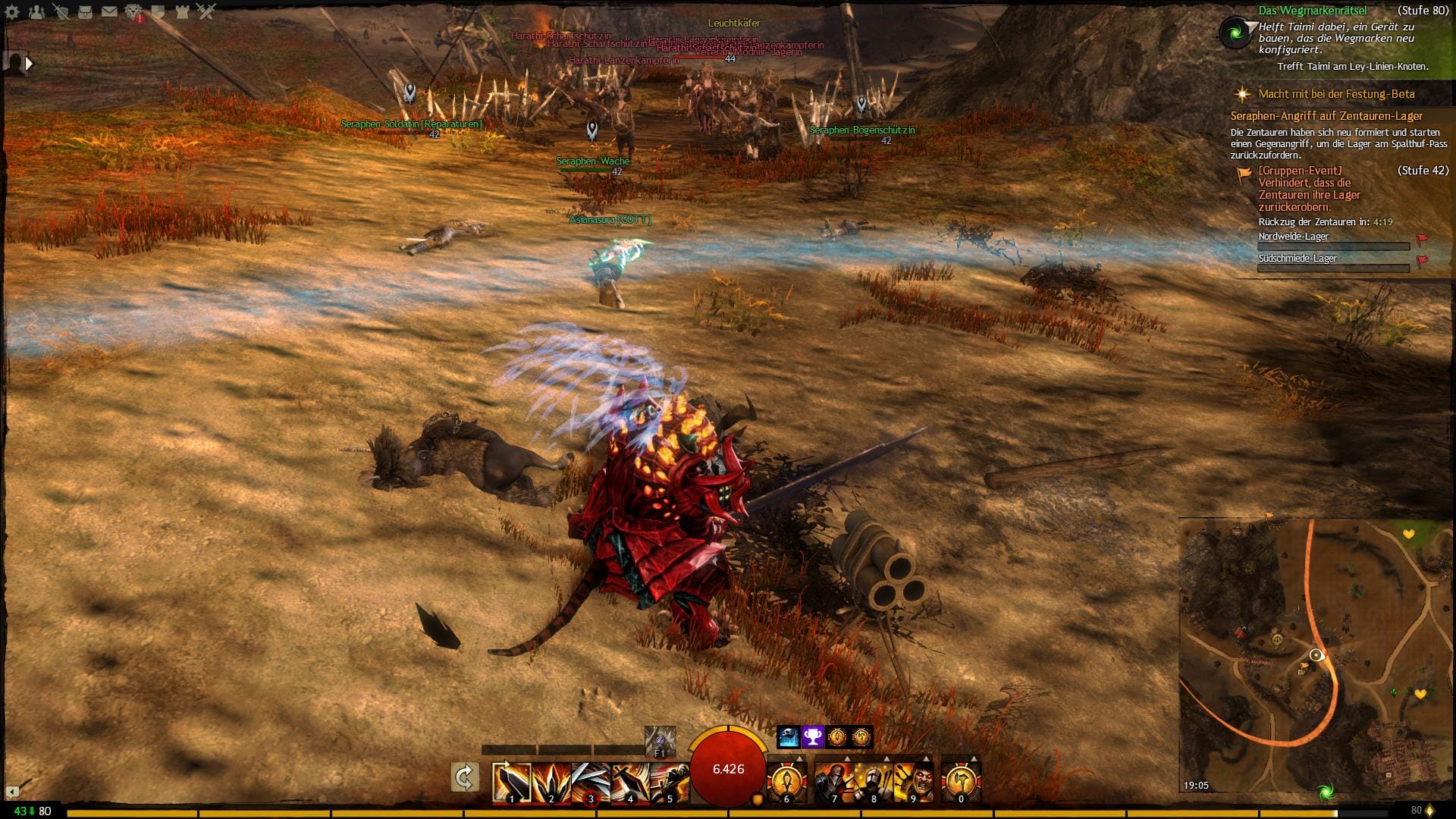Click the weapon swap button
This screenshot has height=819, width=1456.
[464, 777]
